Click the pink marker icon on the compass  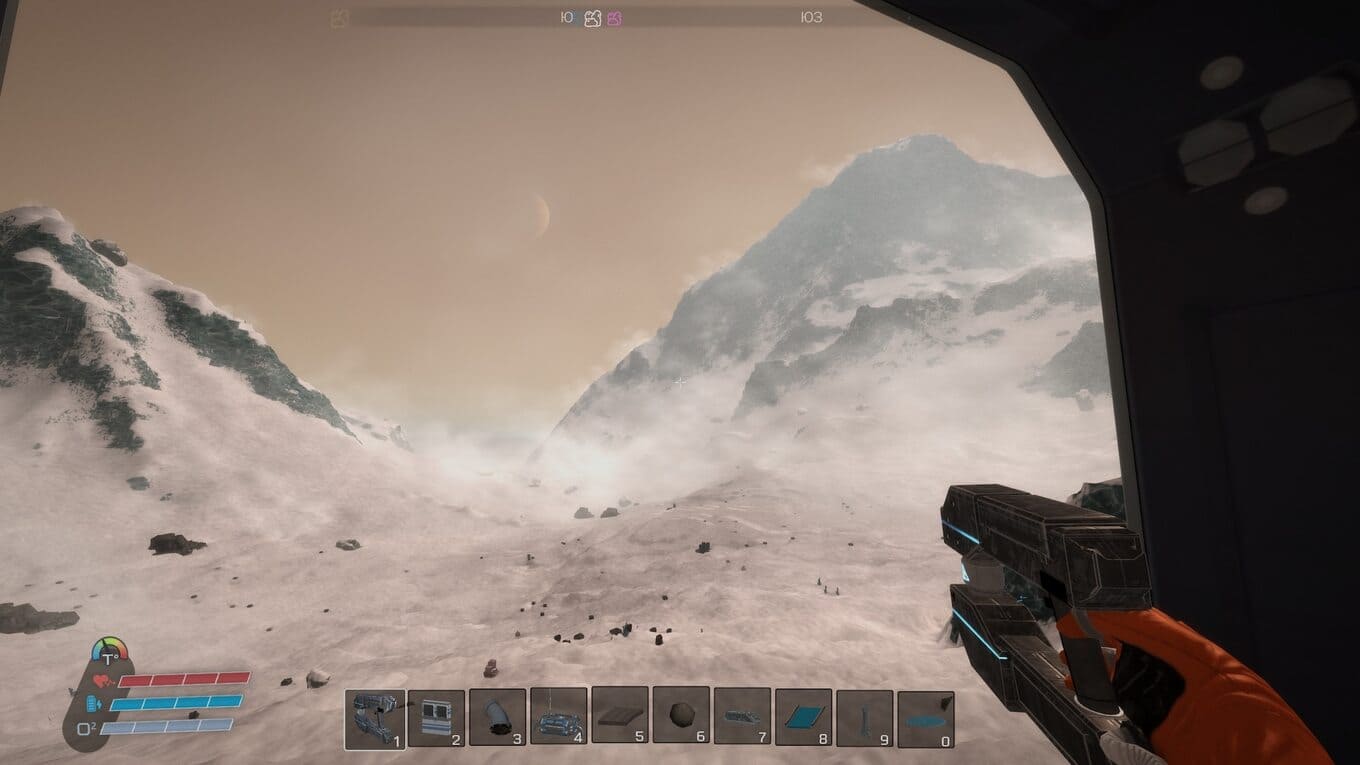point(614,18)
